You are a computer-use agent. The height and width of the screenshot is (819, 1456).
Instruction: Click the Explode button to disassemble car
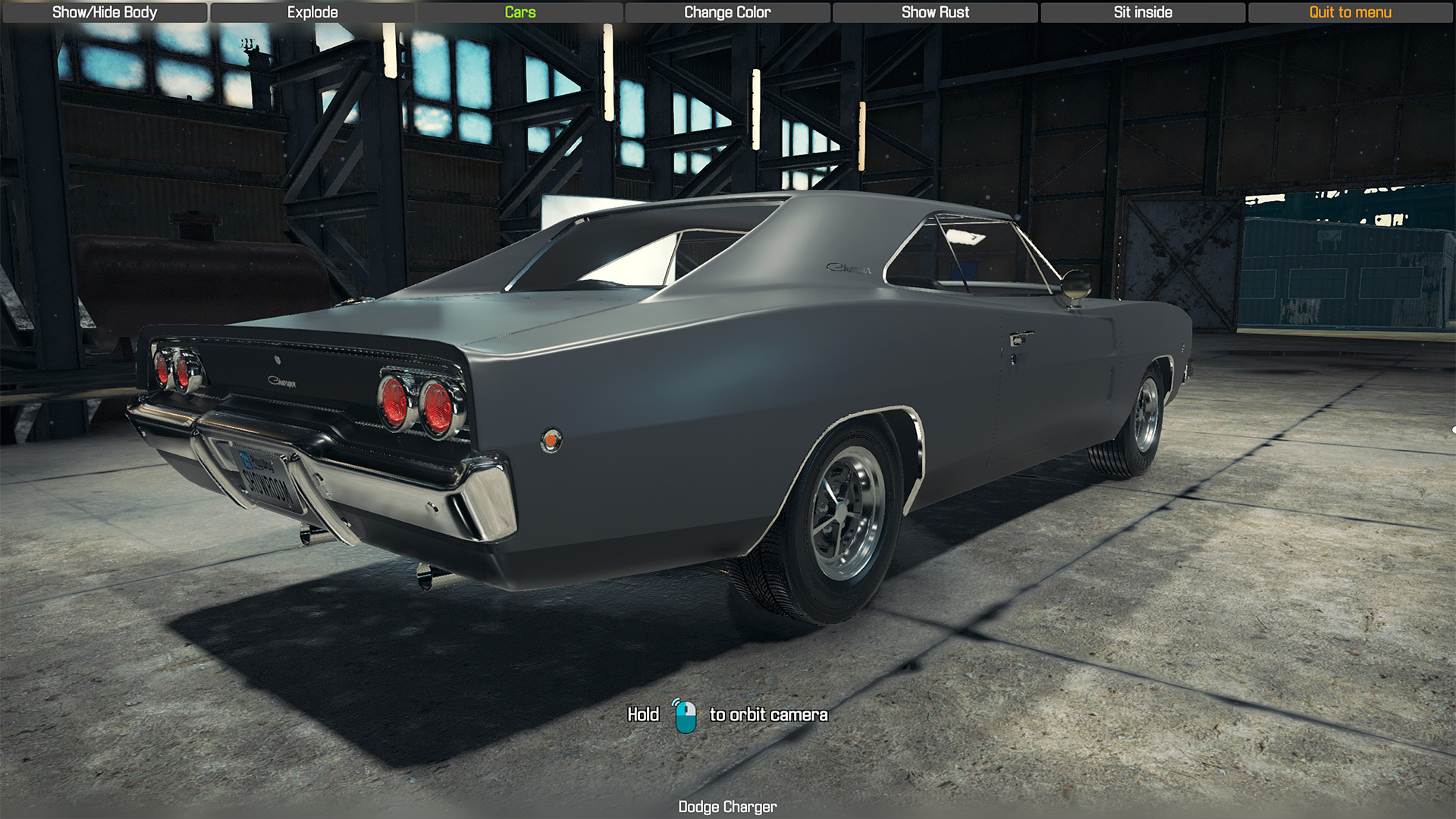click(x=312, y=12)
